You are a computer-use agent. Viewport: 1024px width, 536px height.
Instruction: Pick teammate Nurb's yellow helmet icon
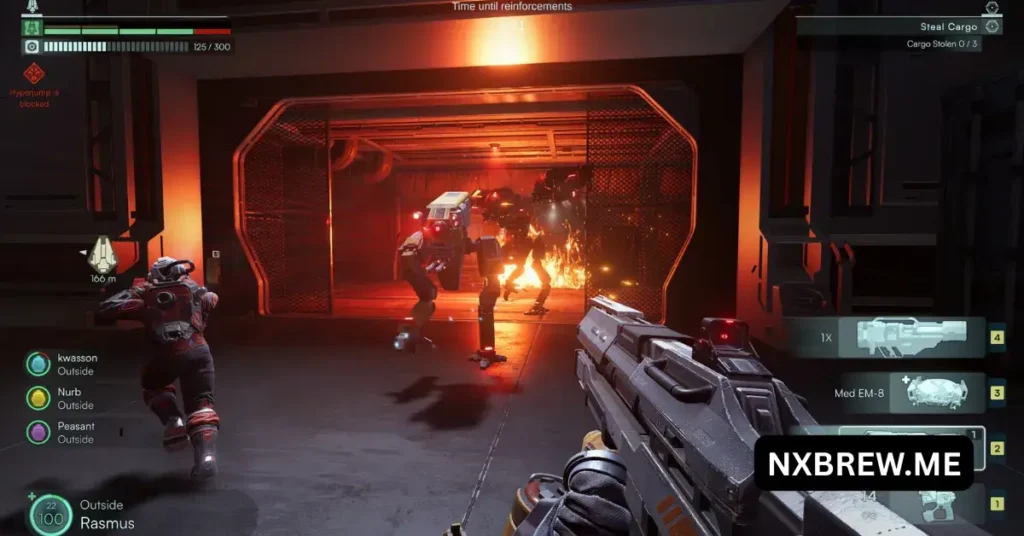pyautogui.click(x=38, y=398)
